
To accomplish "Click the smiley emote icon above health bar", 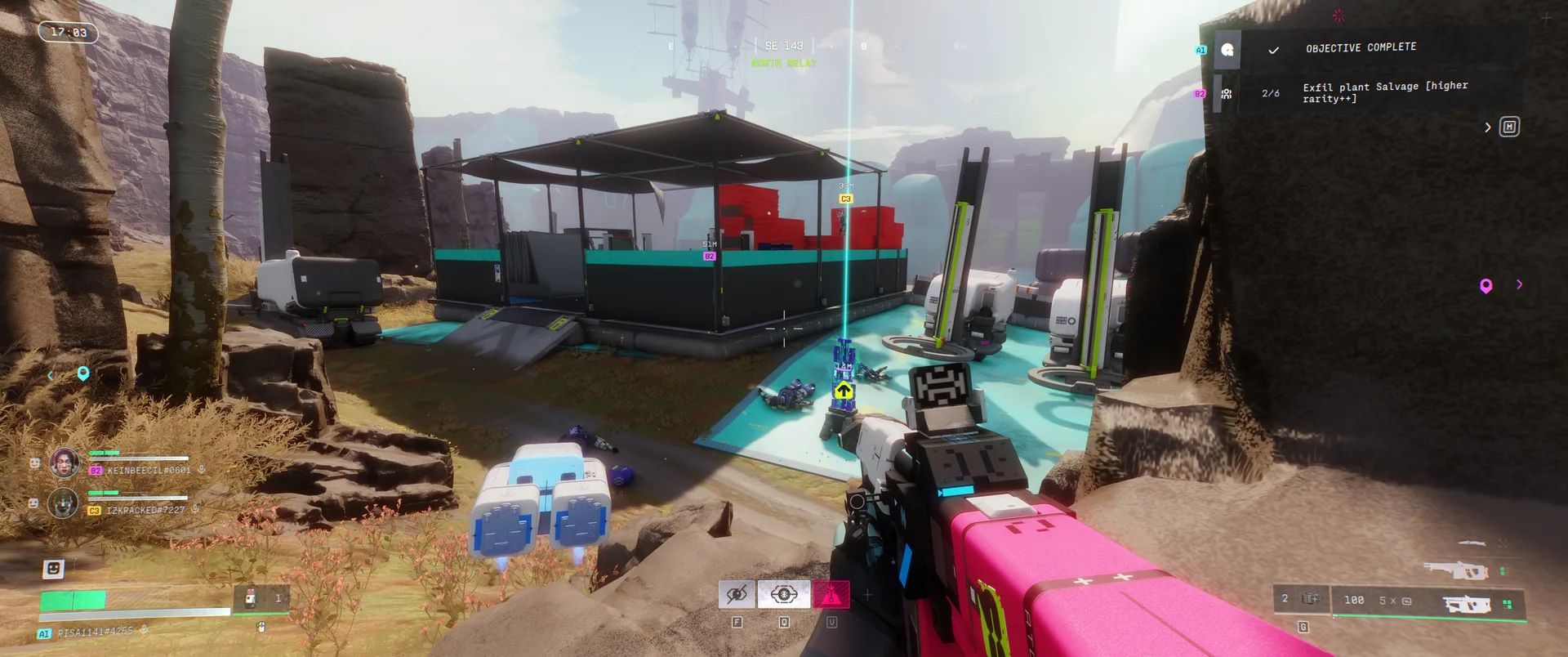I will click(53, 568).
